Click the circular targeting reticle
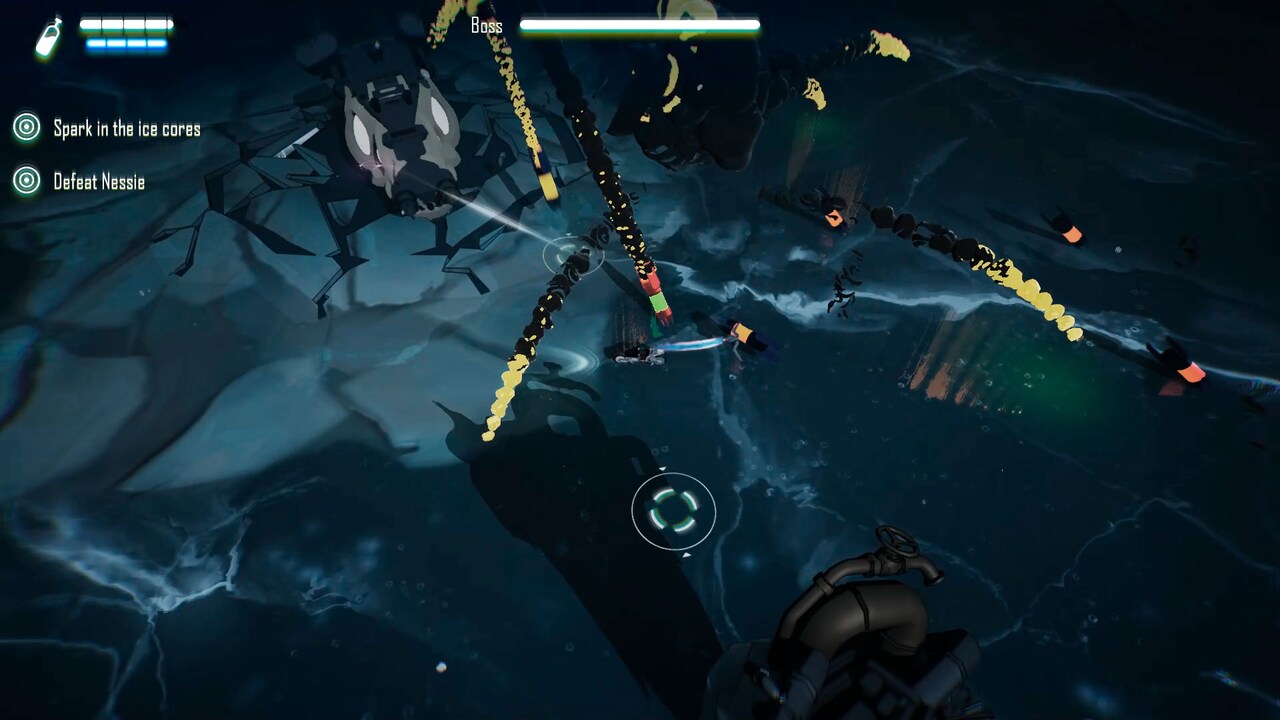This screenshot has width=1280, height=720. coord(673,512)
